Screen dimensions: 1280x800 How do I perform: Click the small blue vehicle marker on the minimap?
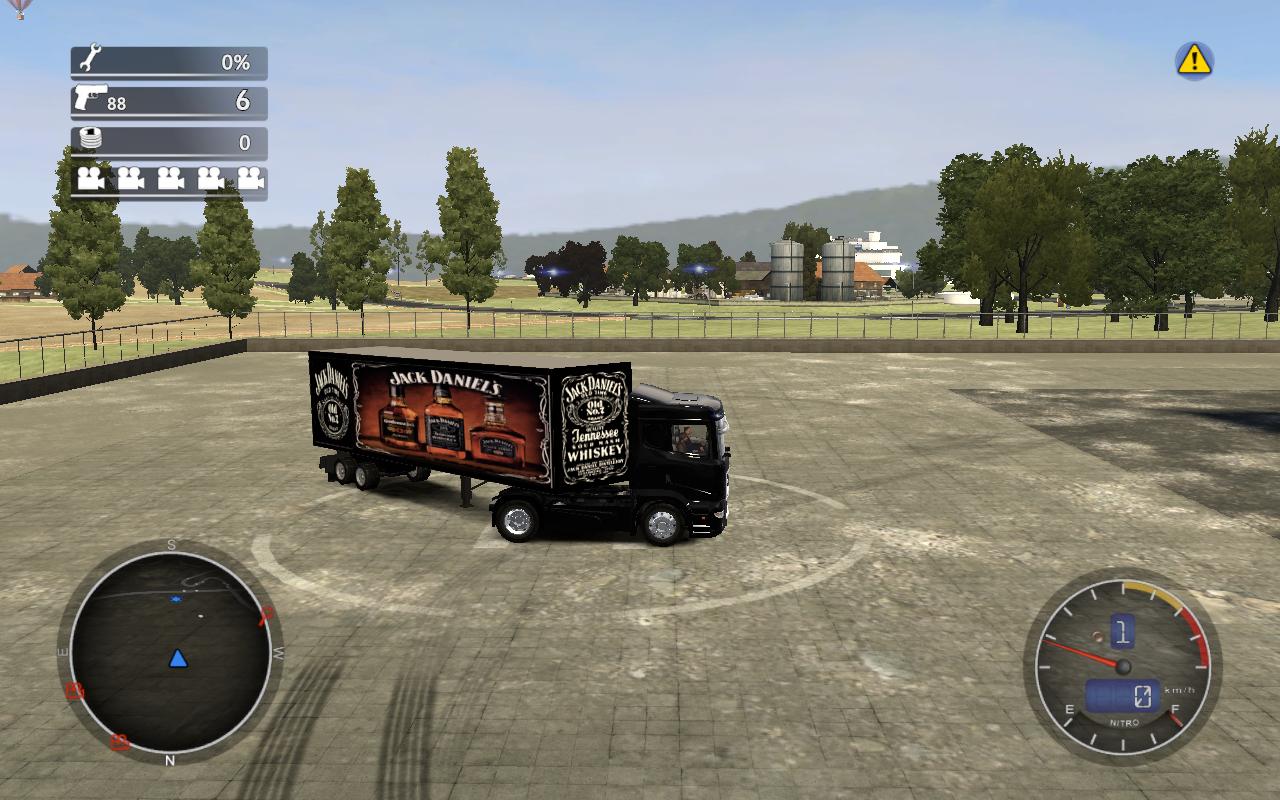(x=176, y=599)
